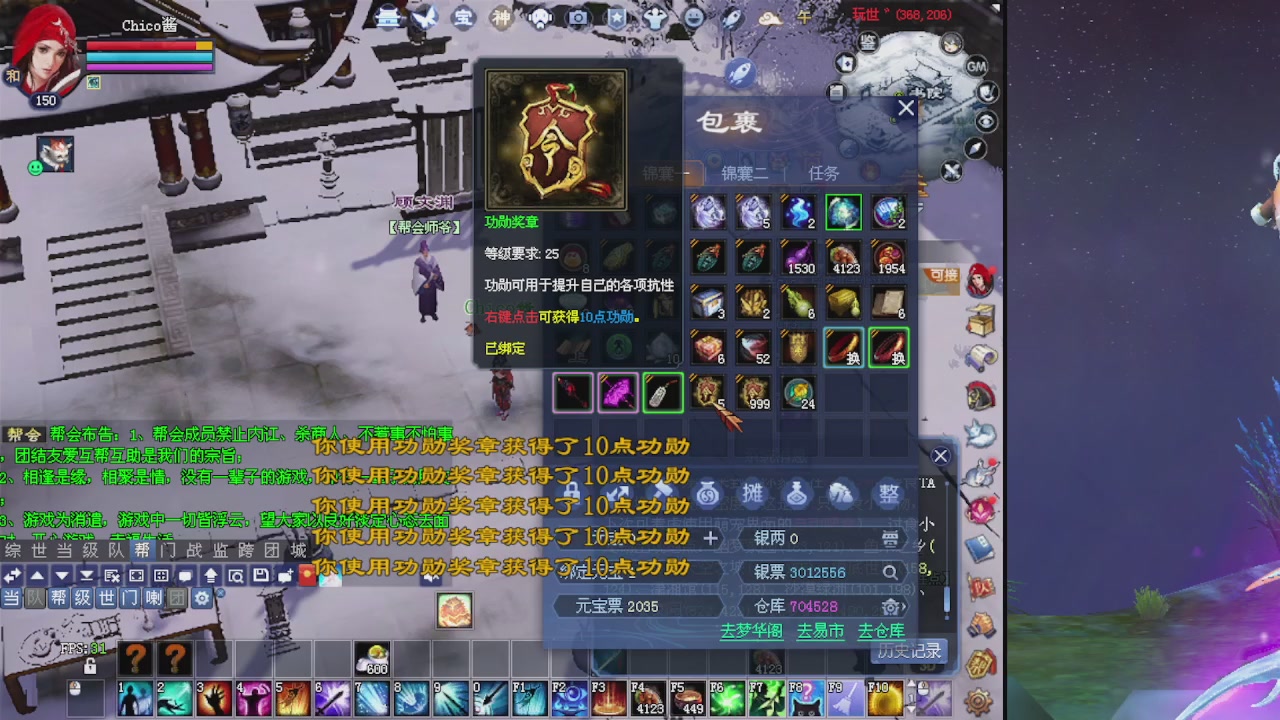Screen dimensions: 1280x720
Task: Click the 神 deity icon on top toolbar
Action: [500, 18]
